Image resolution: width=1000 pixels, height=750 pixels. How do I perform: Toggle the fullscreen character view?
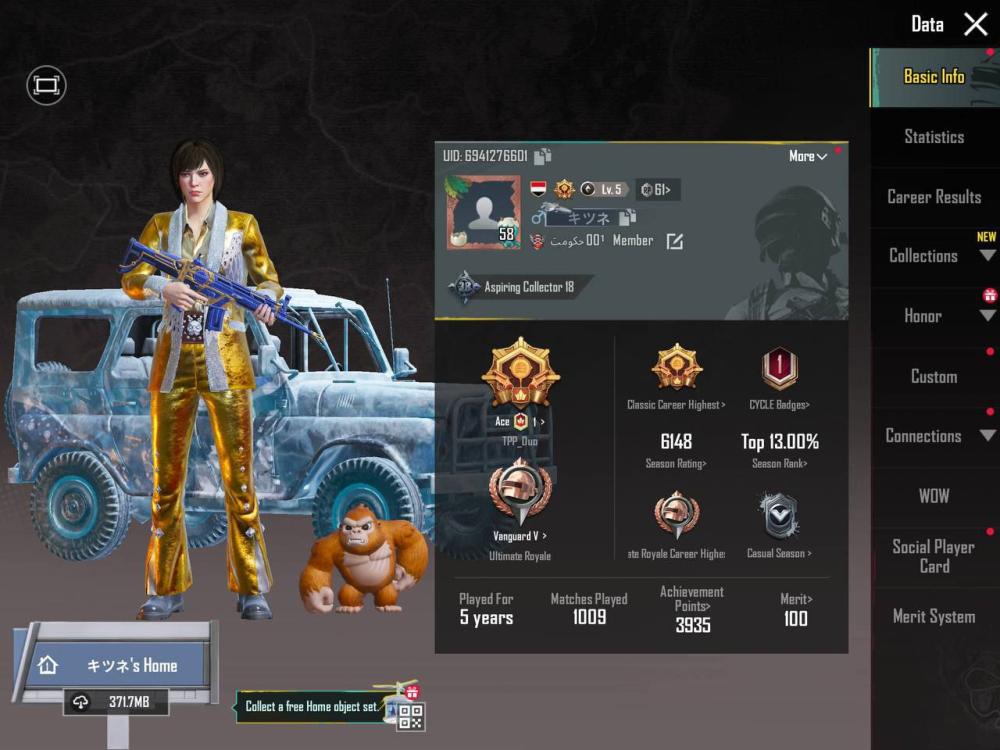tap(46, 86)
